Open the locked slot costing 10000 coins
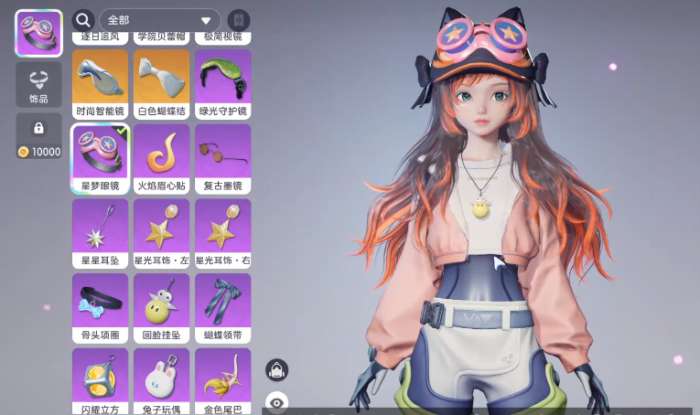This screenshot has width=700, height=415. pos(39,136)
